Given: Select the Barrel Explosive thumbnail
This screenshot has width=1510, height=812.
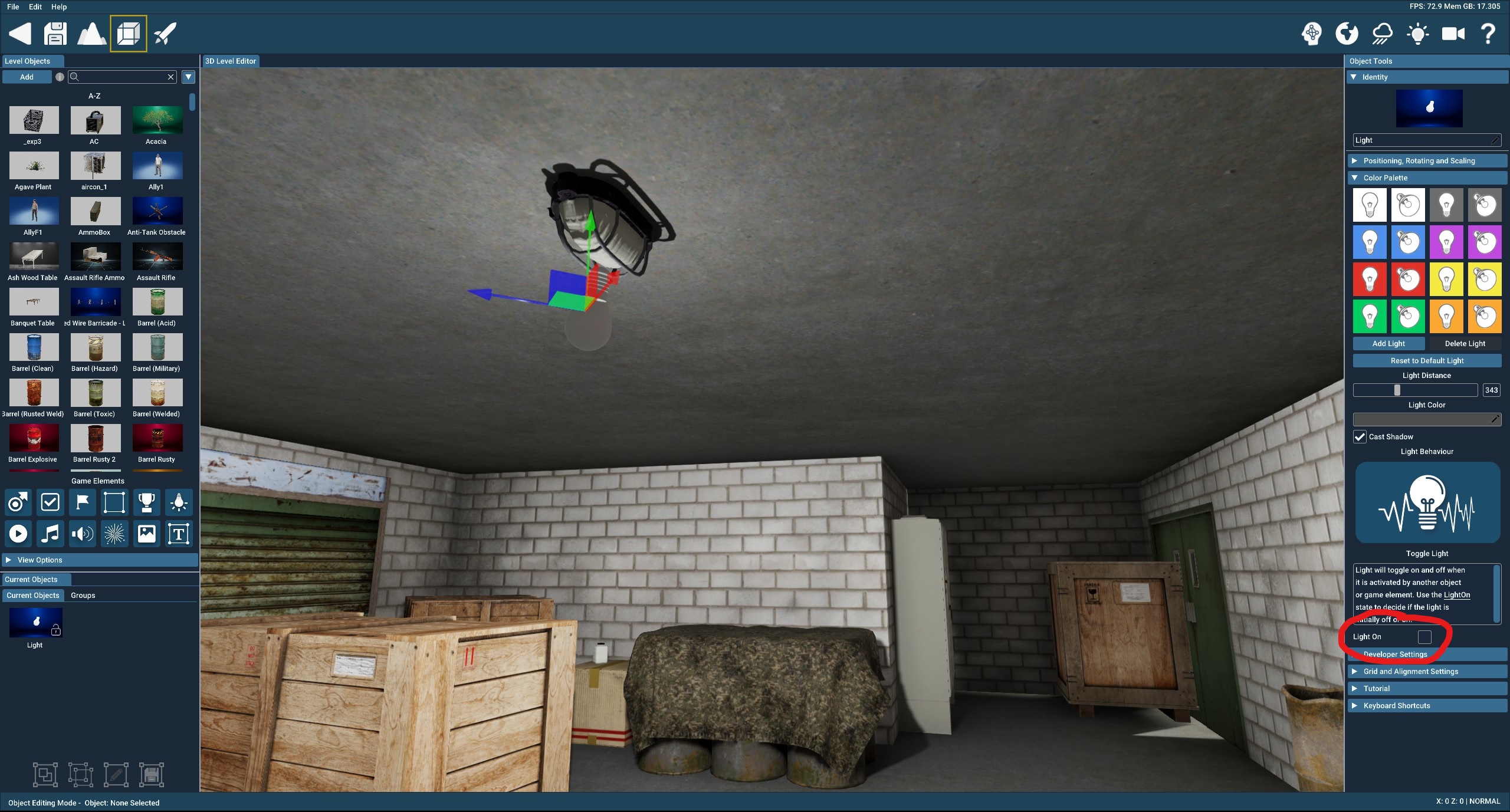Looking at the screenshot, I should 34,439.
